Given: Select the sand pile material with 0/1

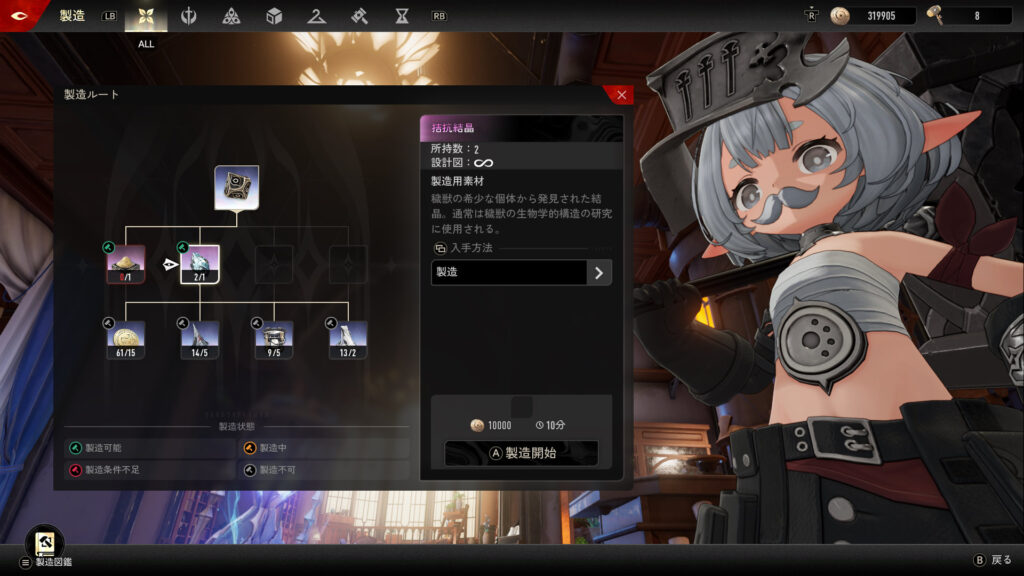Looking at the screenshot, I should pyautogui.click(x=126, y=264).
